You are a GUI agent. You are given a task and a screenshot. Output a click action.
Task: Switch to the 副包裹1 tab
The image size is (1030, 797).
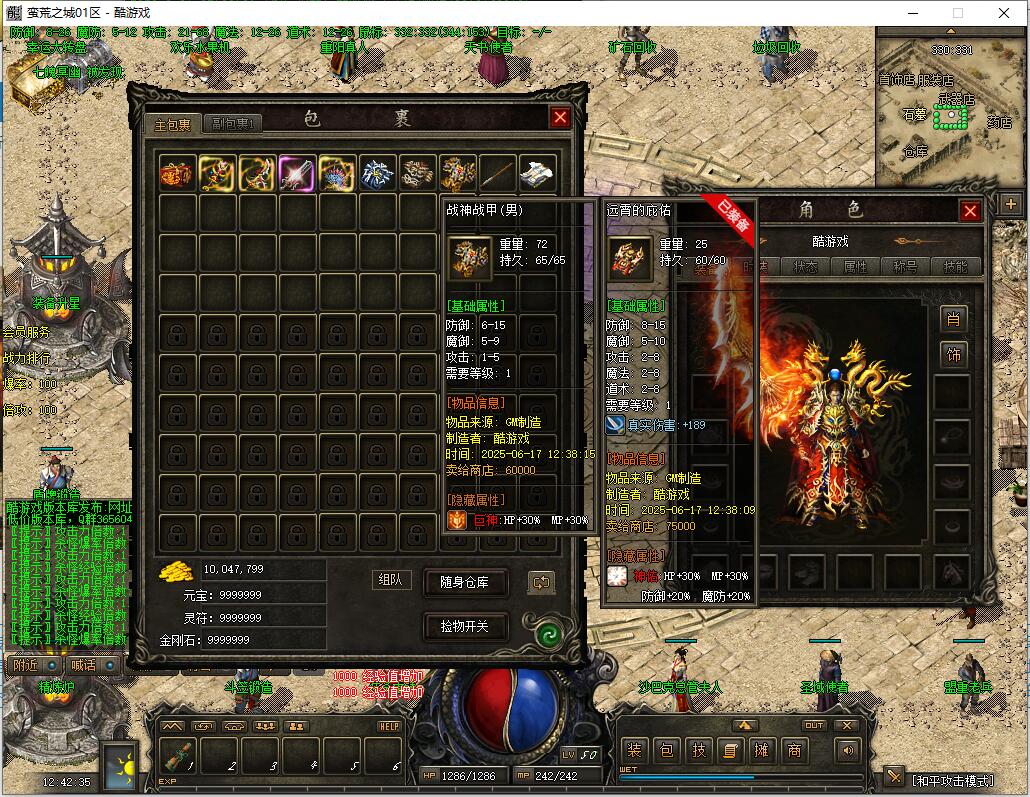pyautogui.click(x=232, y=124)
